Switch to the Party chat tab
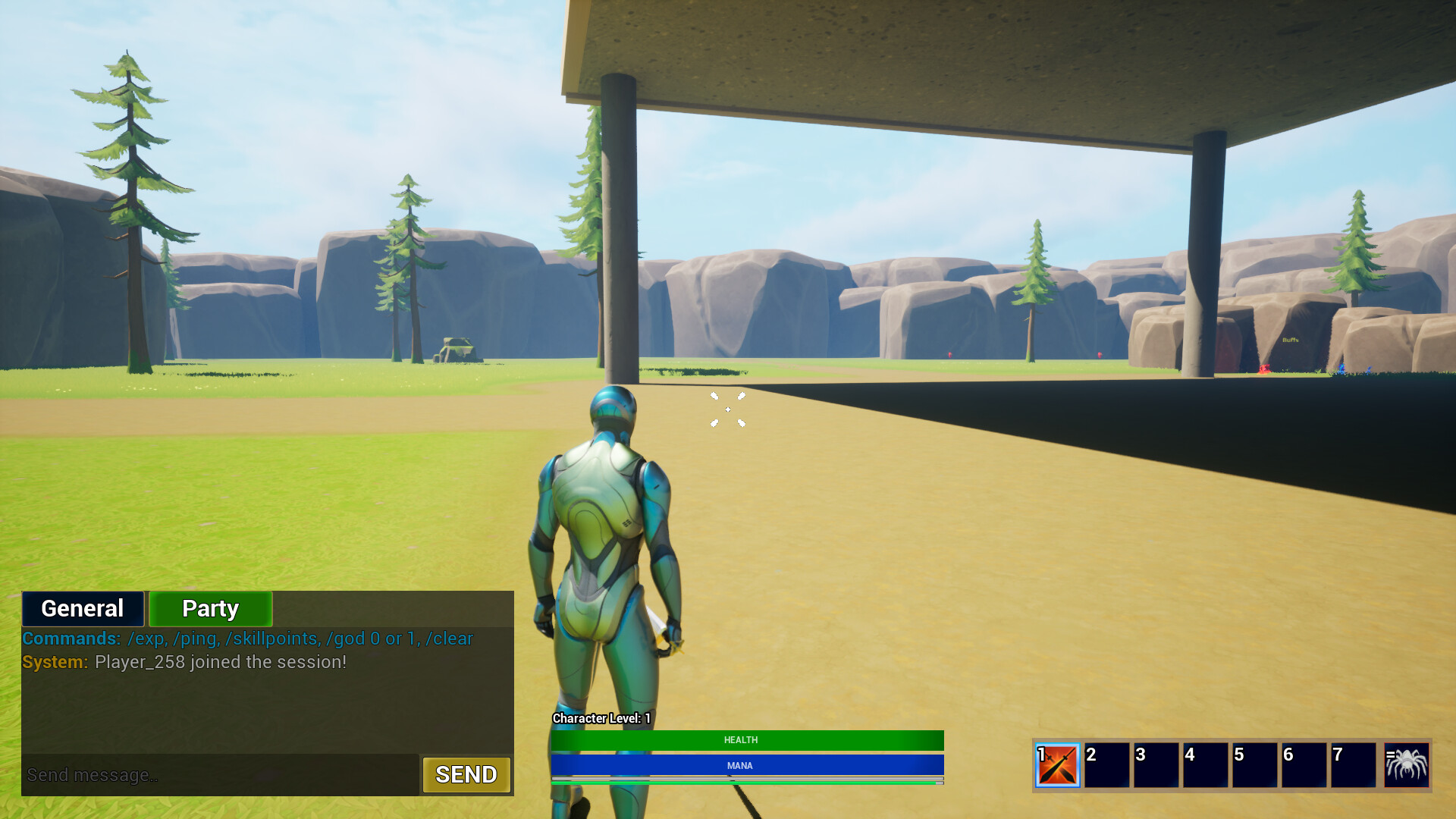 209,608
